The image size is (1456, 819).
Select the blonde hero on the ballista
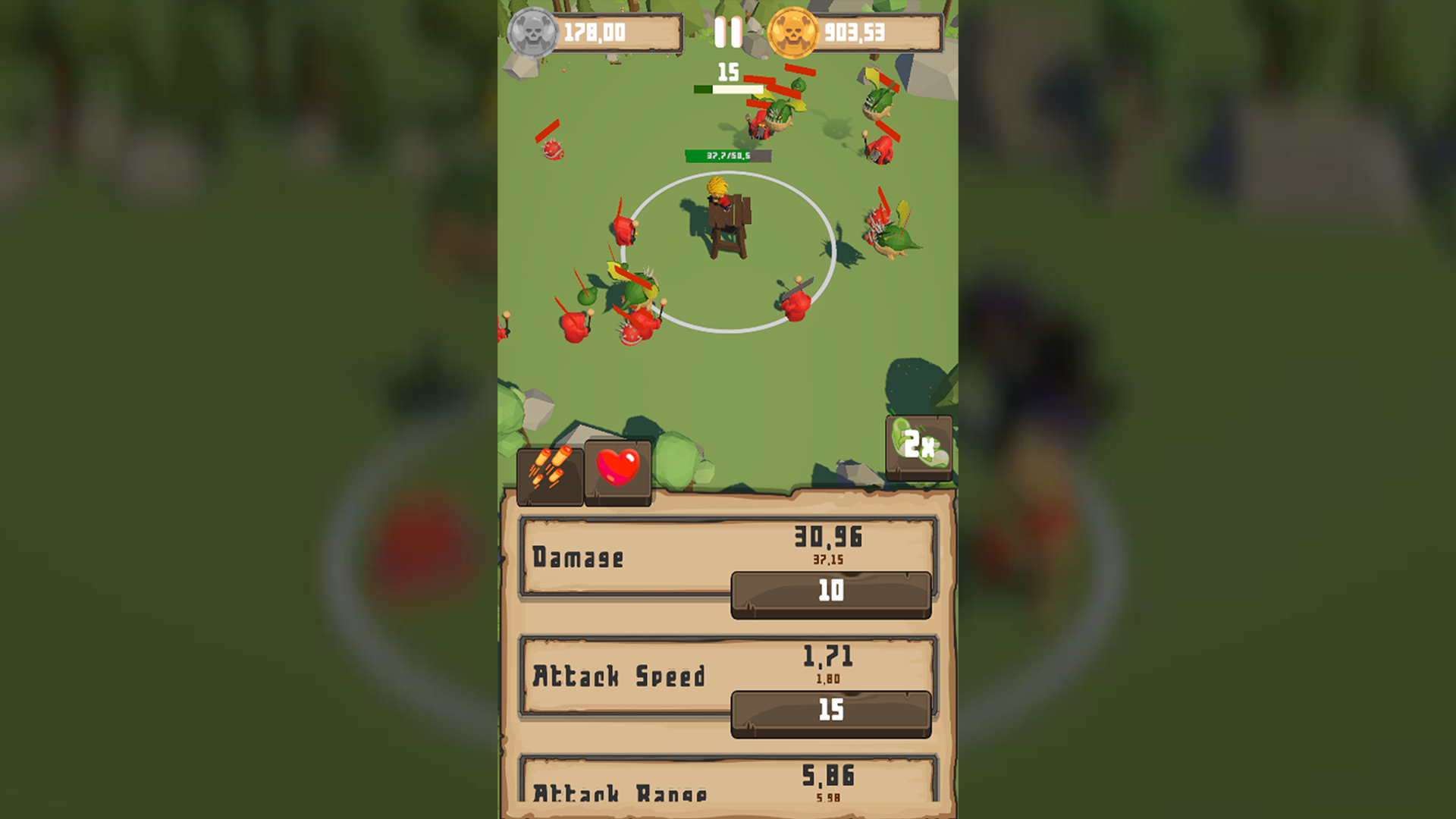(717, 193)
